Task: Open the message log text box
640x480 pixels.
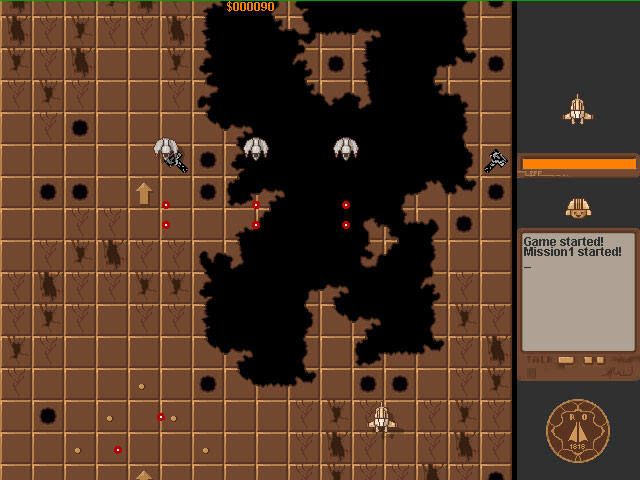Action: (578, 291)
